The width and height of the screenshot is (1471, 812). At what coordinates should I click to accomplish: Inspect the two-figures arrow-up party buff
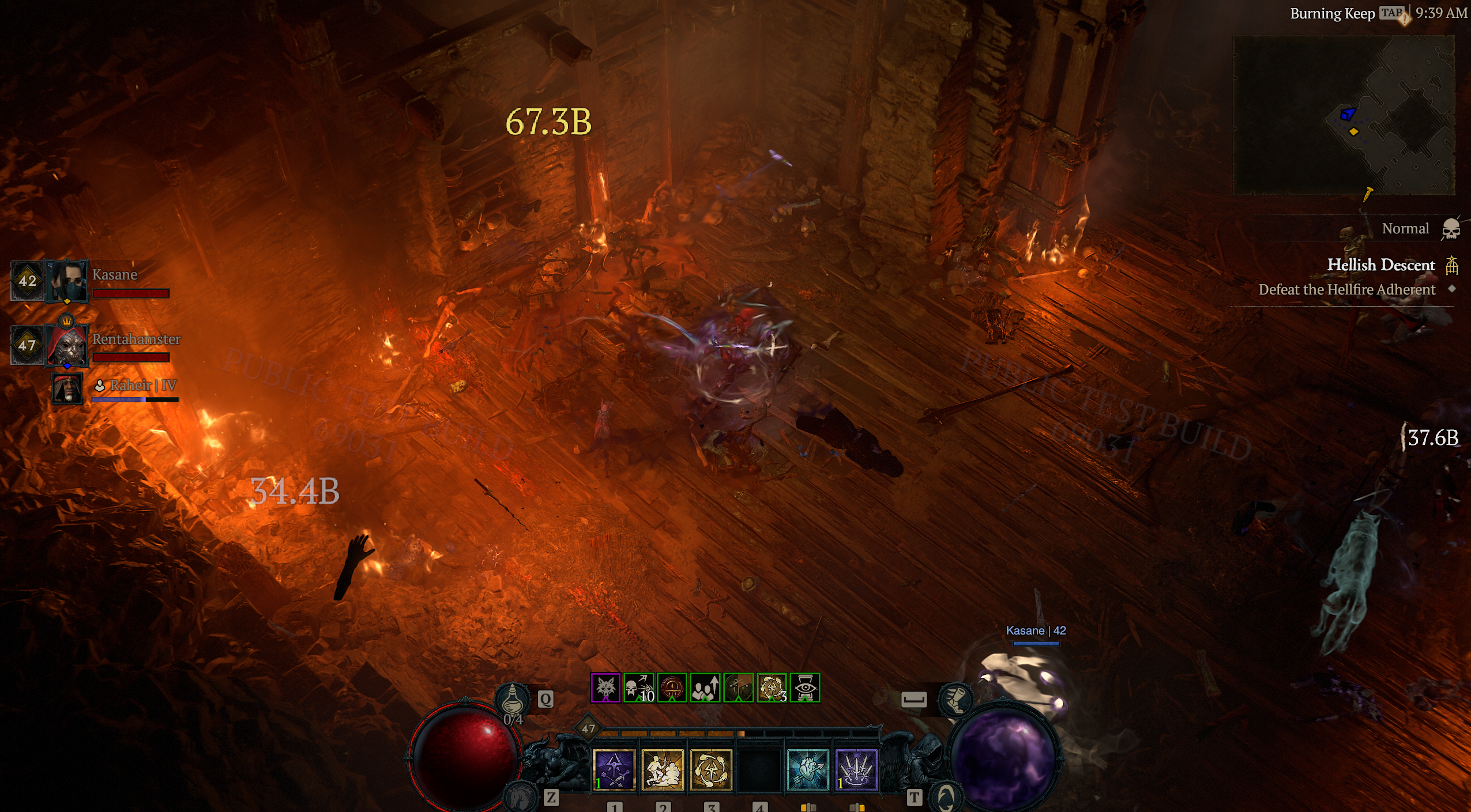tap(705, 688)
